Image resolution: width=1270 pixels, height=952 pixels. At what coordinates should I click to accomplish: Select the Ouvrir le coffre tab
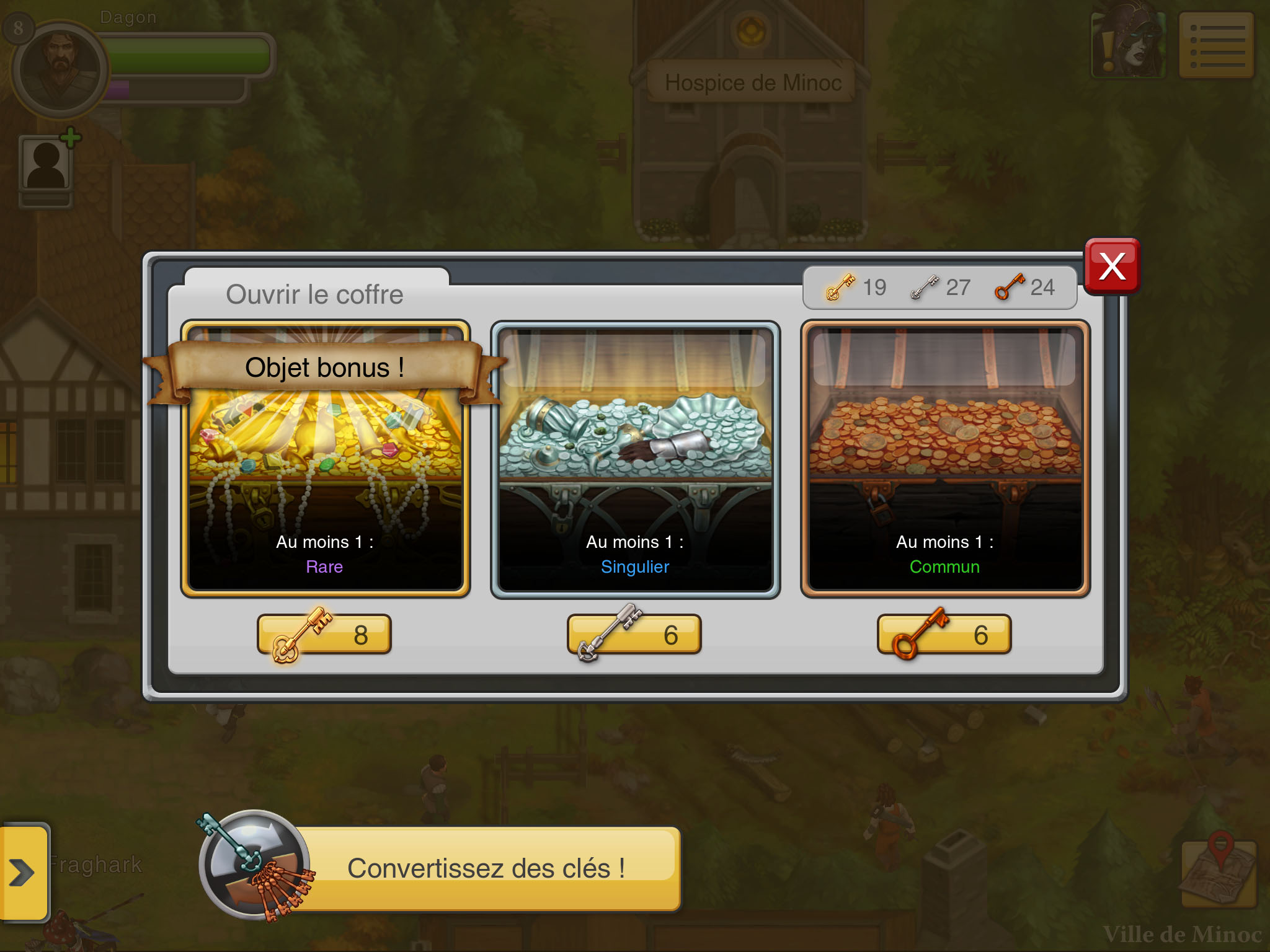pyautogui.click(x=315, y=294)
